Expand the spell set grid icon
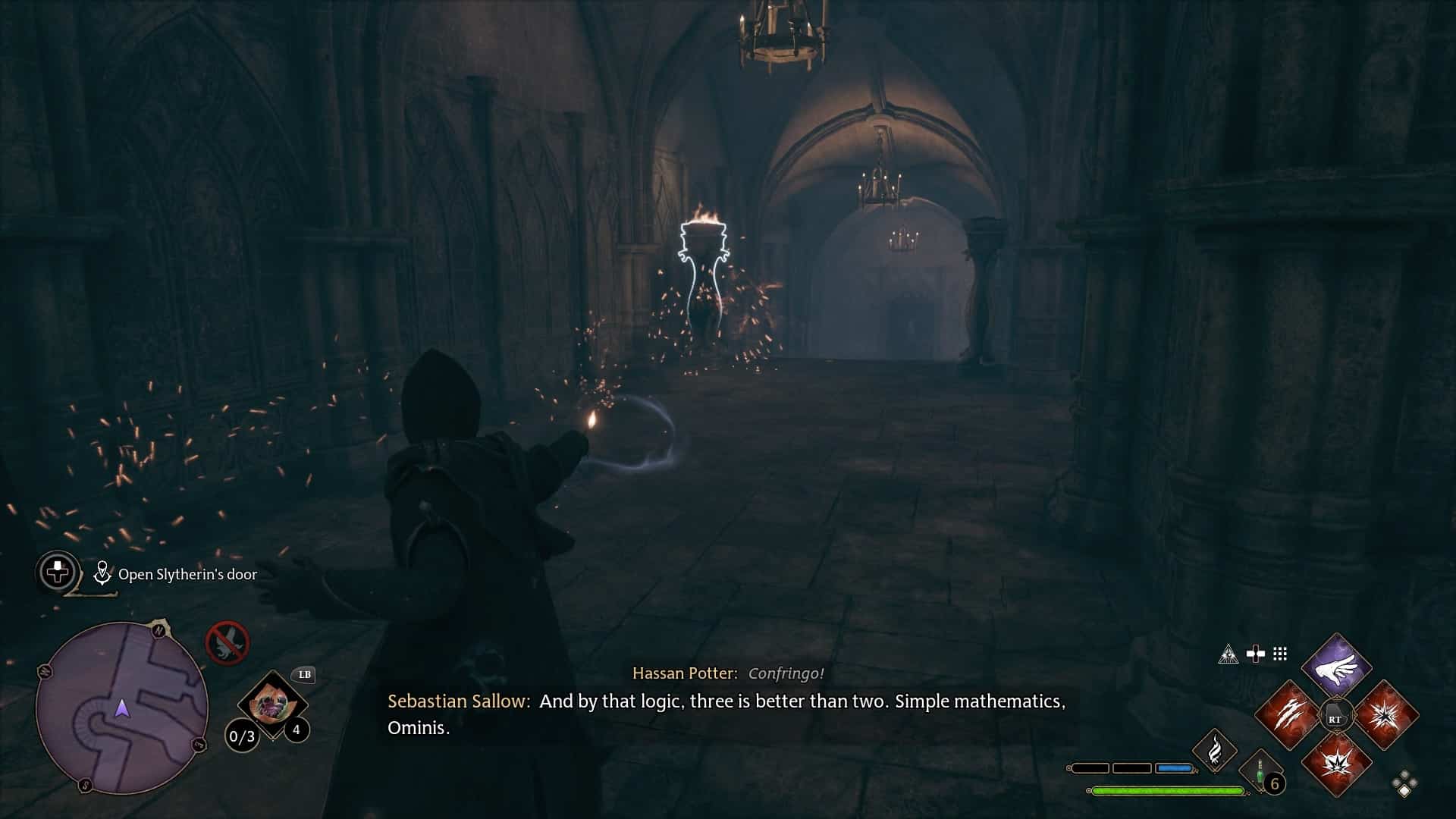 click(1279, 653)
